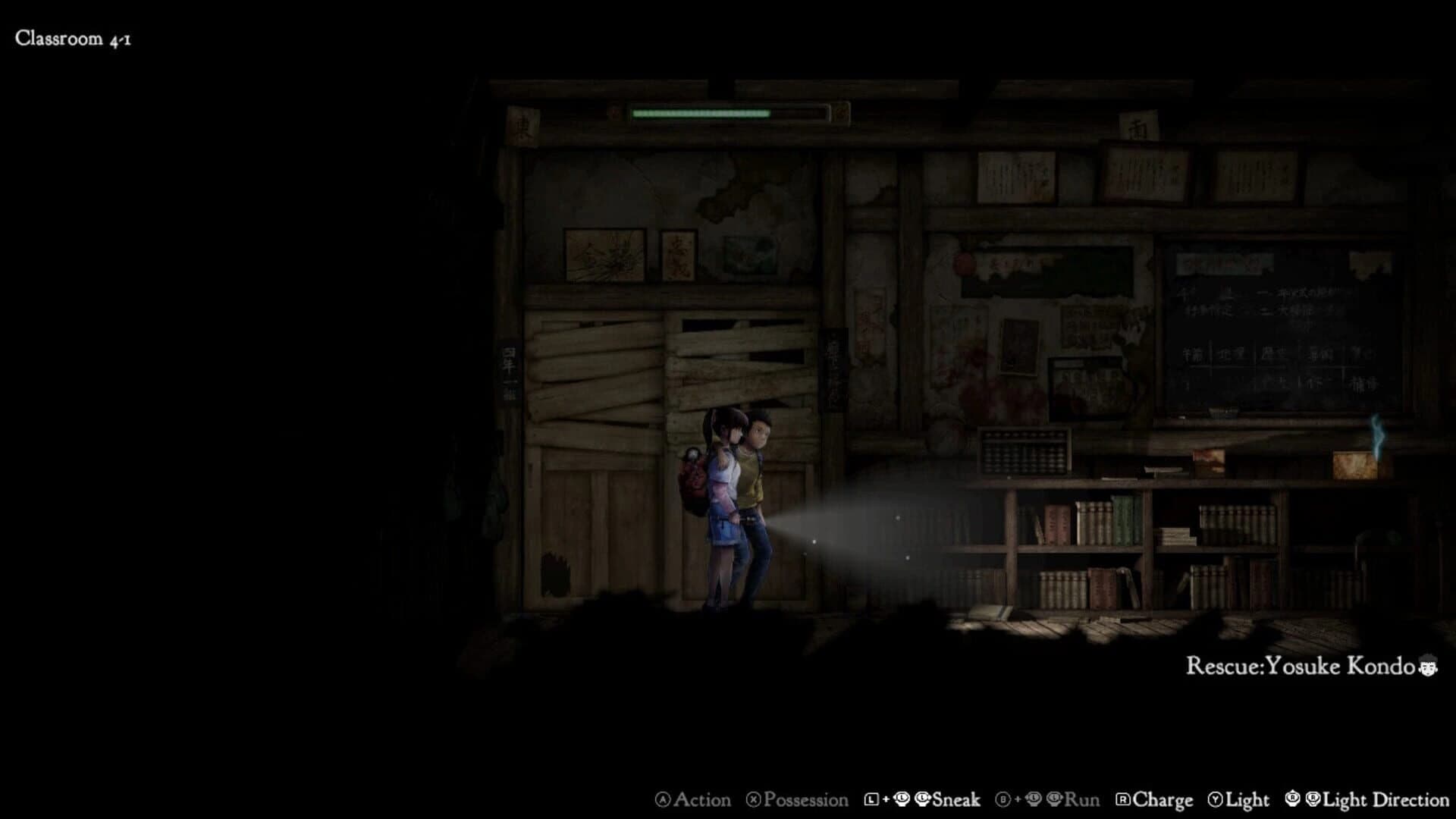Click the Charge action label
The image size is (1456, 819).
point(1162,799)
